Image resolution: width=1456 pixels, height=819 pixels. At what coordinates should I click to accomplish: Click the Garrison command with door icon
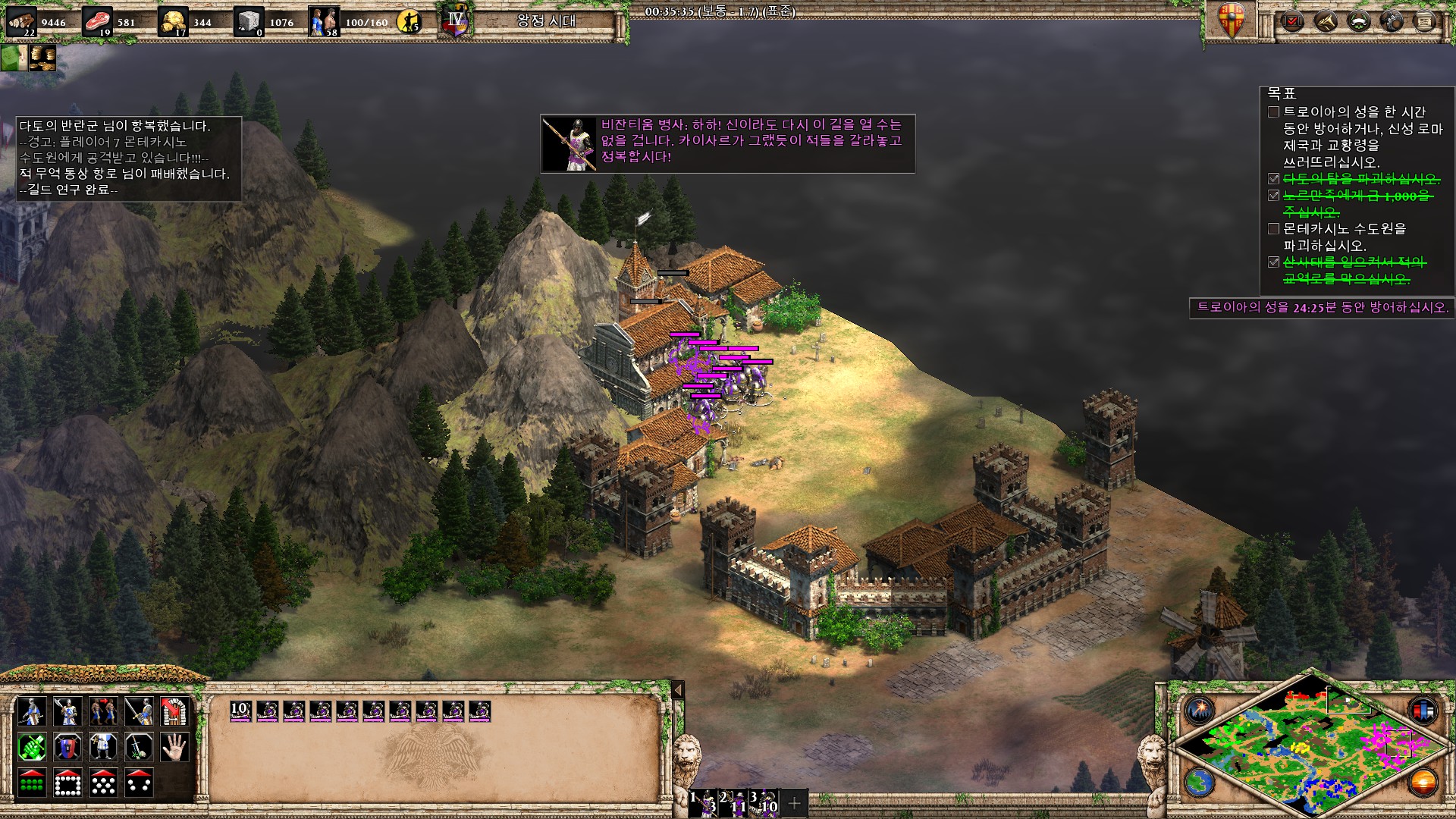tap(174, 711)
